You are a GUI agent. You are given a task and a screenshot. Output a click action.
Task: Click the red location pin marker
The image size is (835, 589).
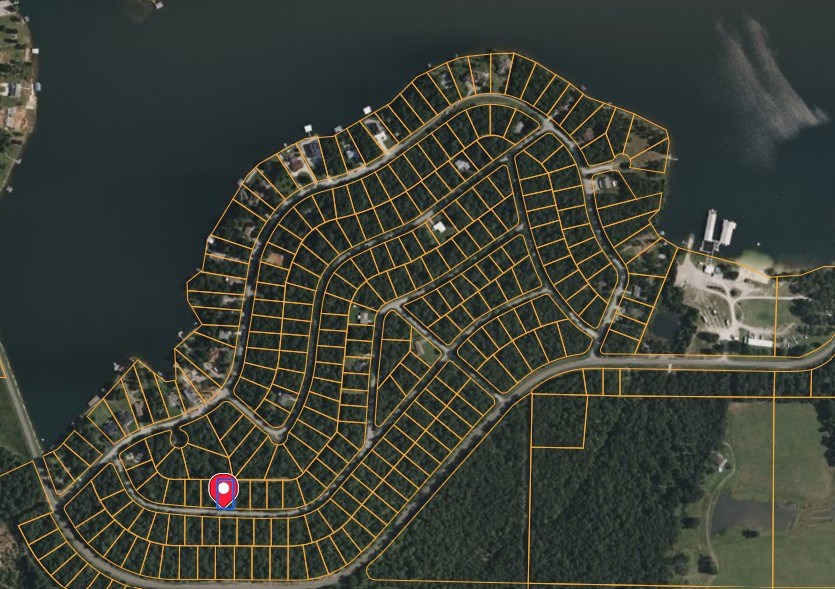[x=225, y=490]
